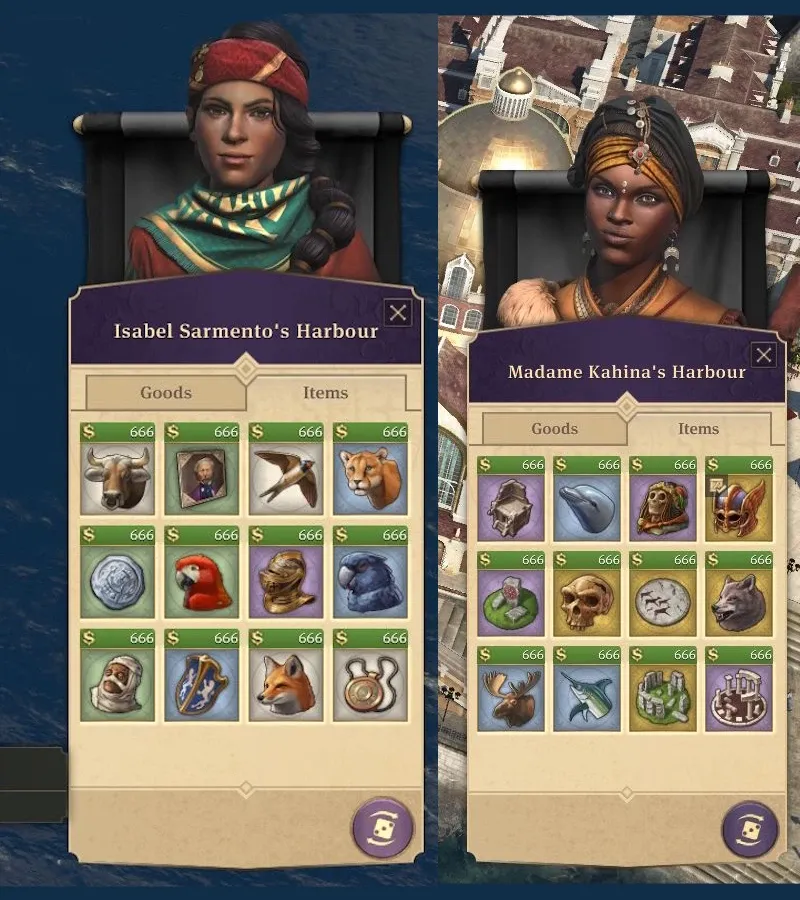Viewport: 800px width, 900px height.
Task: Choose the wolf head item
Action: tap(739, 602)
